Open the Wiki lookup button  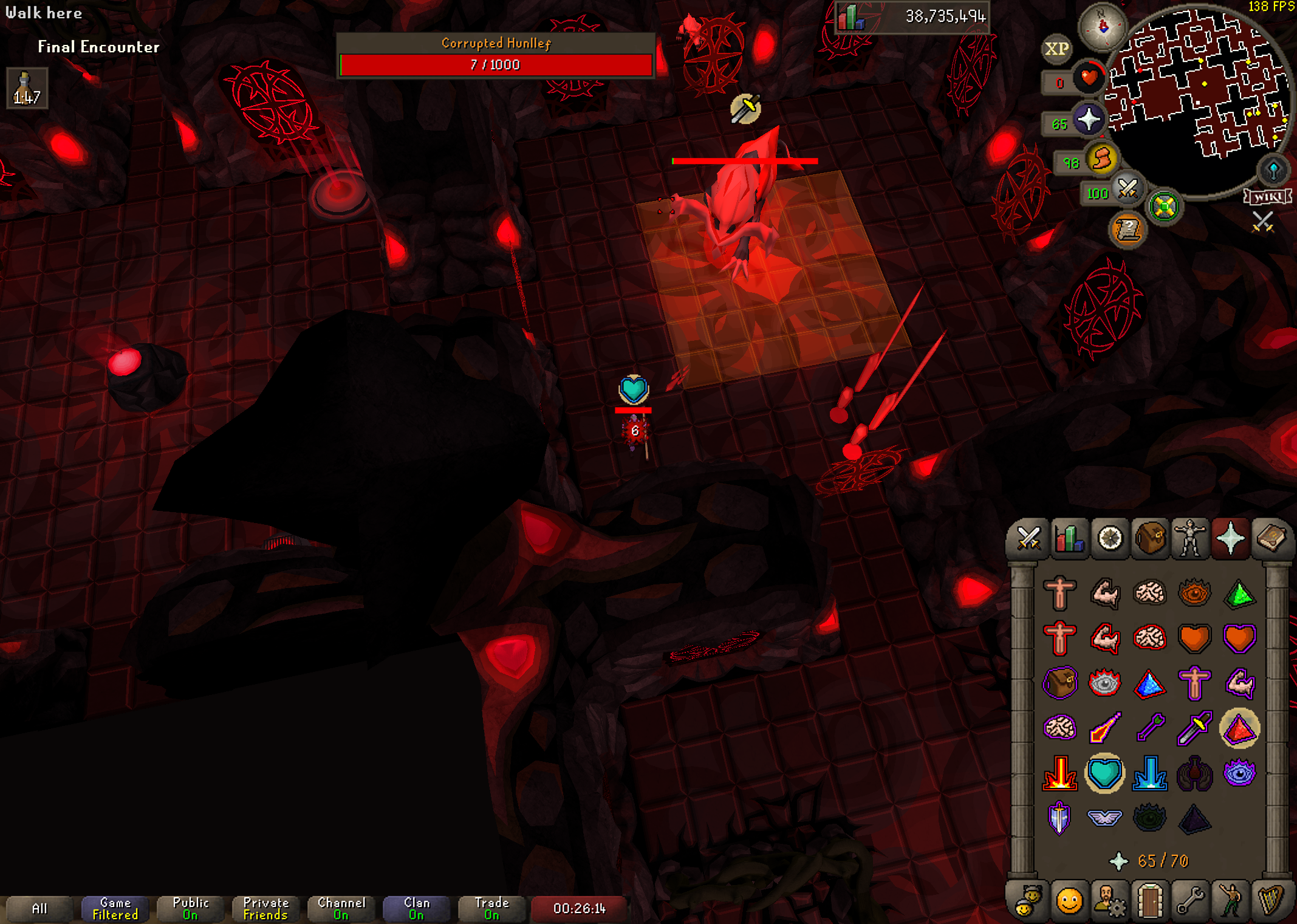[x=1267, y=196]
